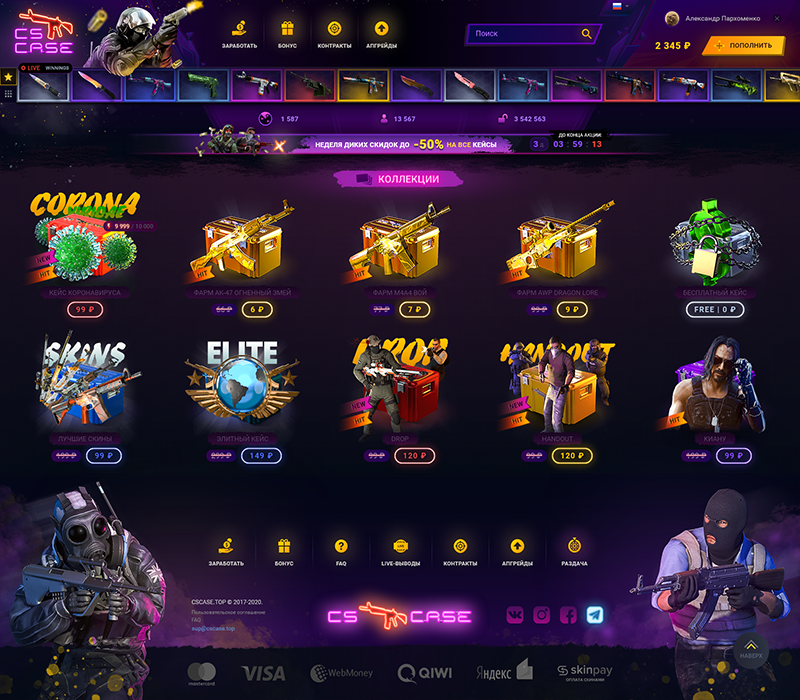Hit the orange Пополнить balance button
Viewport: 800px width, 700px height.
[x=743, y=46]
